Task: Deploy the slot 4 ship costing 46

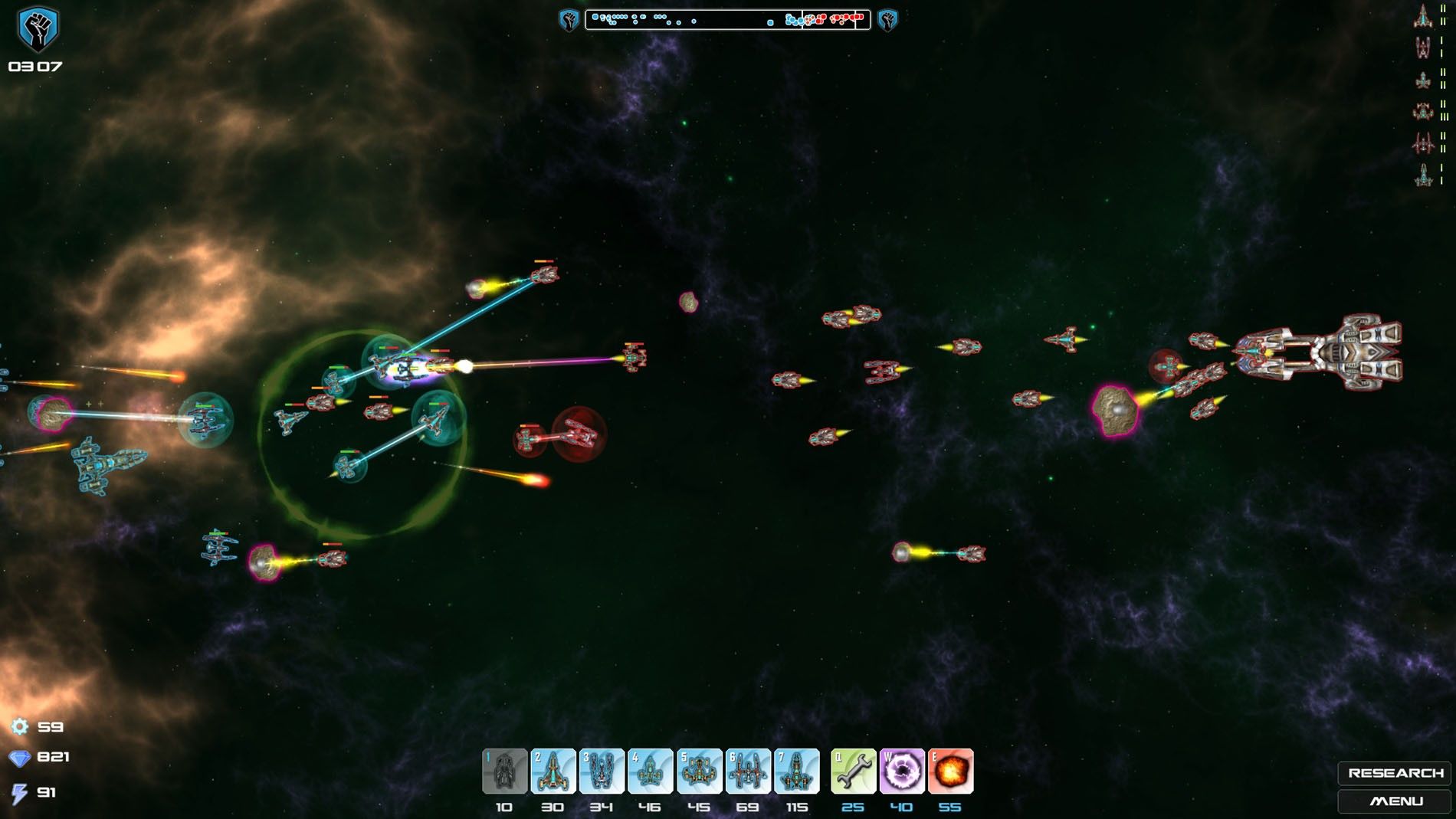Action: pyautogui.click(x=650, y=771)
